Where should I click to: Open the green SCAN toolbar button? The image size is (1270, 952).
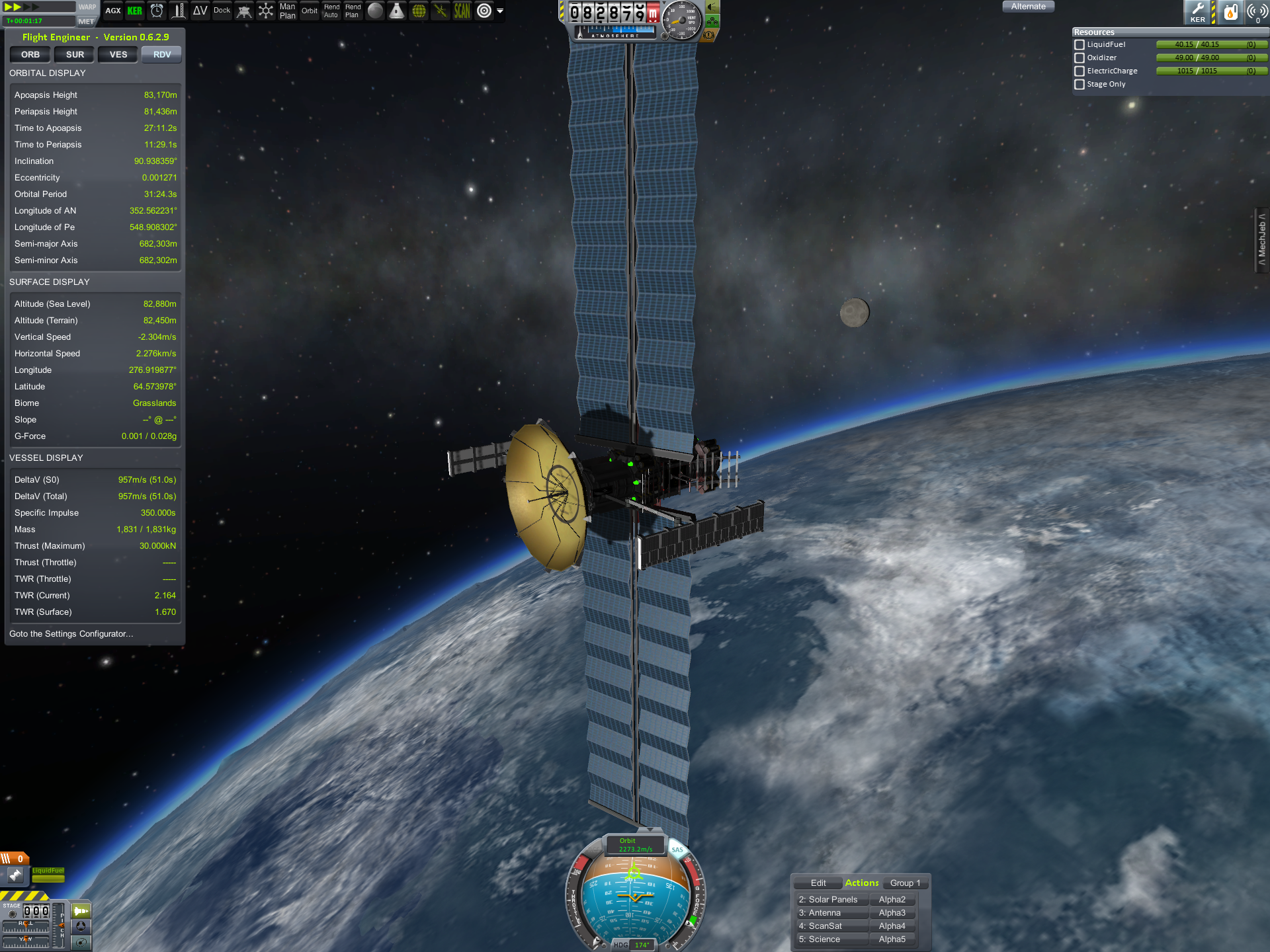click(462, 11)
